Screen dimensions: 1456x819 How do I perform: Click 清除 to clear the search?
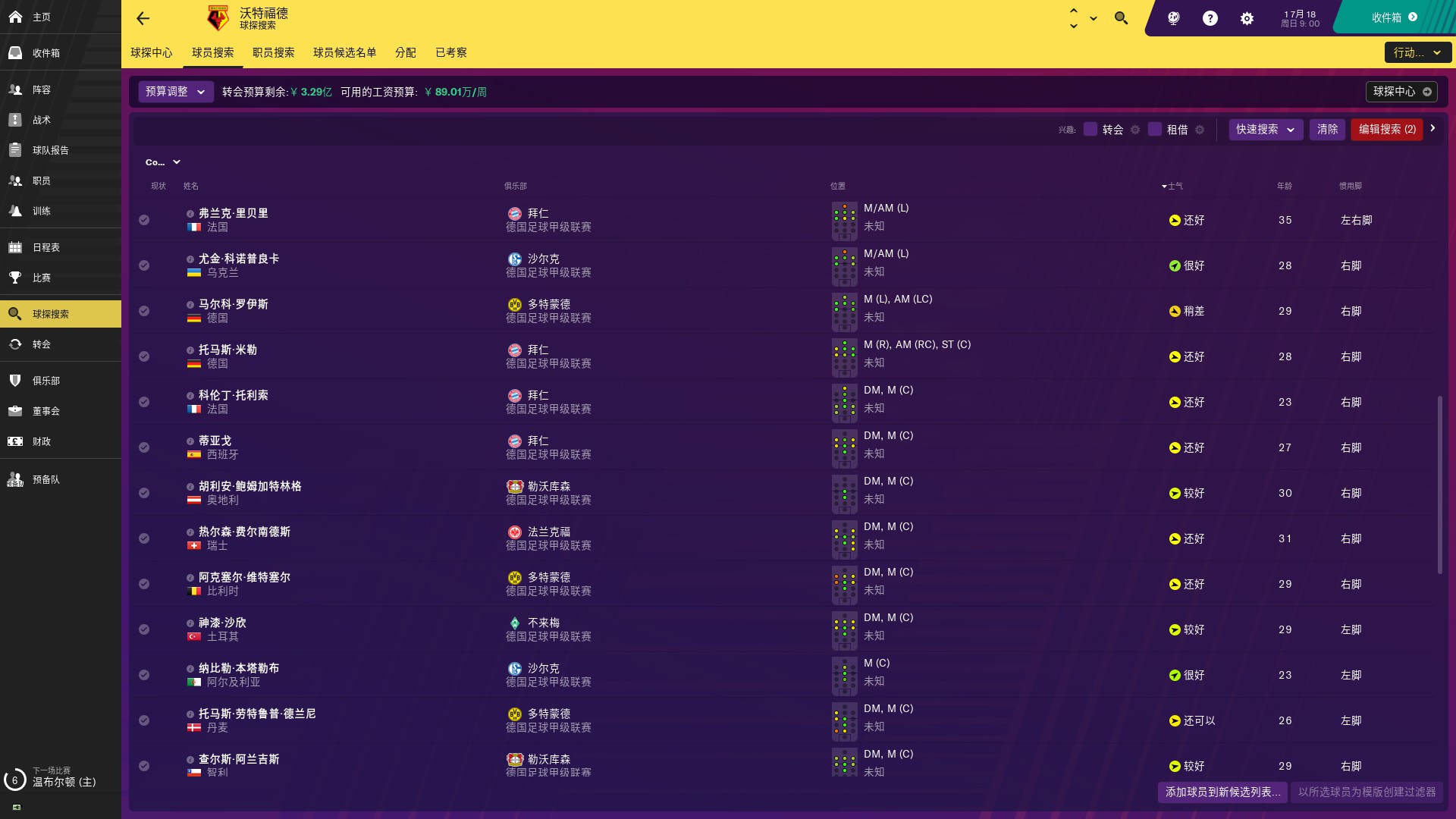click(x=1328, y=130)
